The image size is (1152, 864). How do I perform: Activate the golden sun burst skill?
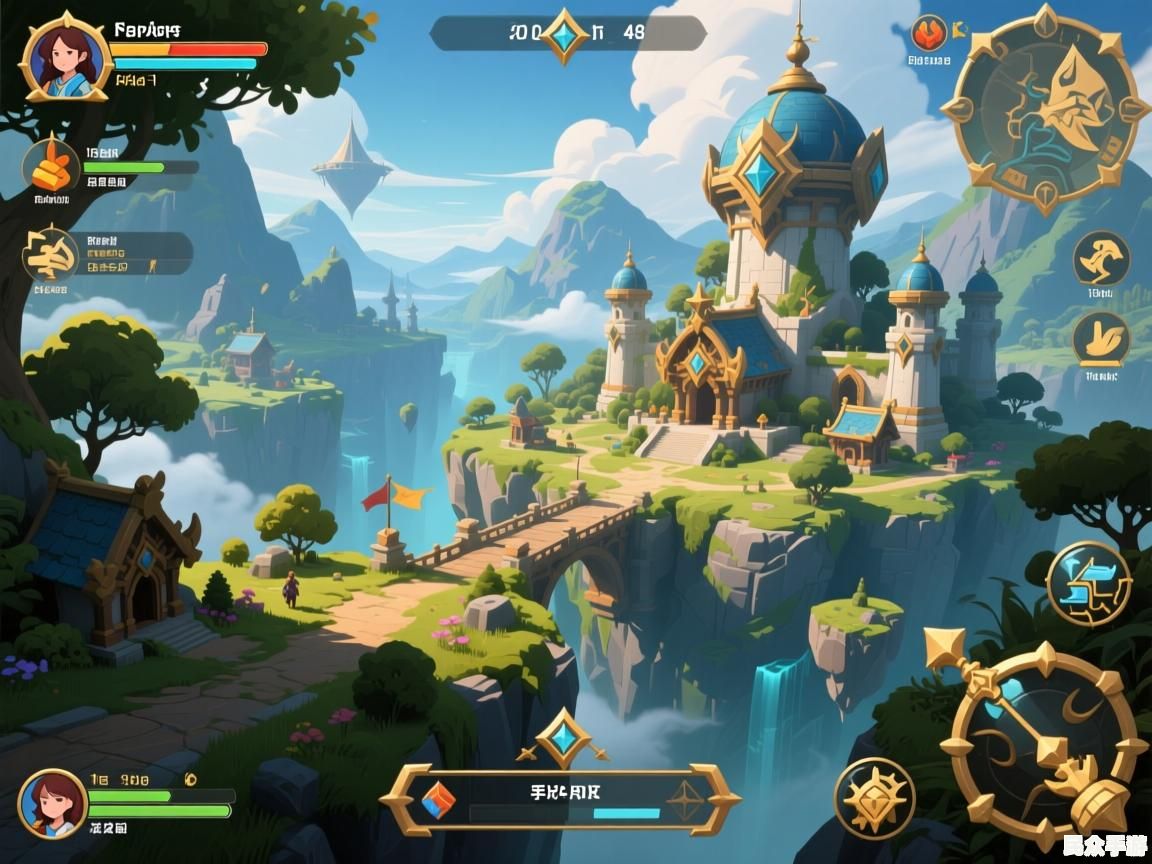[874, 798]
